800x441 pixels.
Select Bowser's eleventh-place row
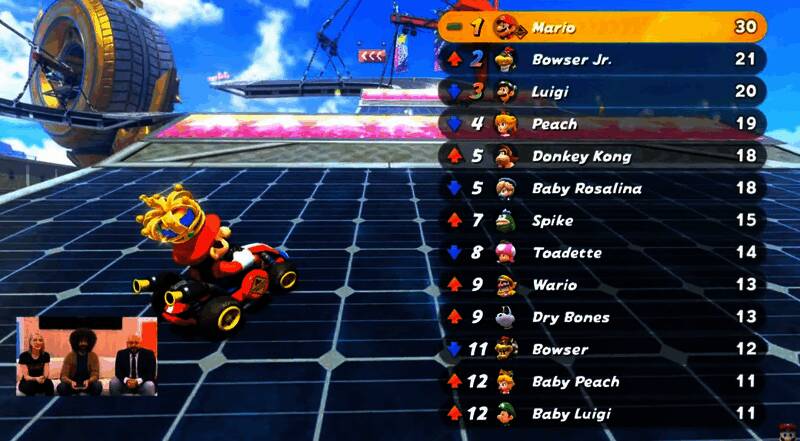(602, 349)
